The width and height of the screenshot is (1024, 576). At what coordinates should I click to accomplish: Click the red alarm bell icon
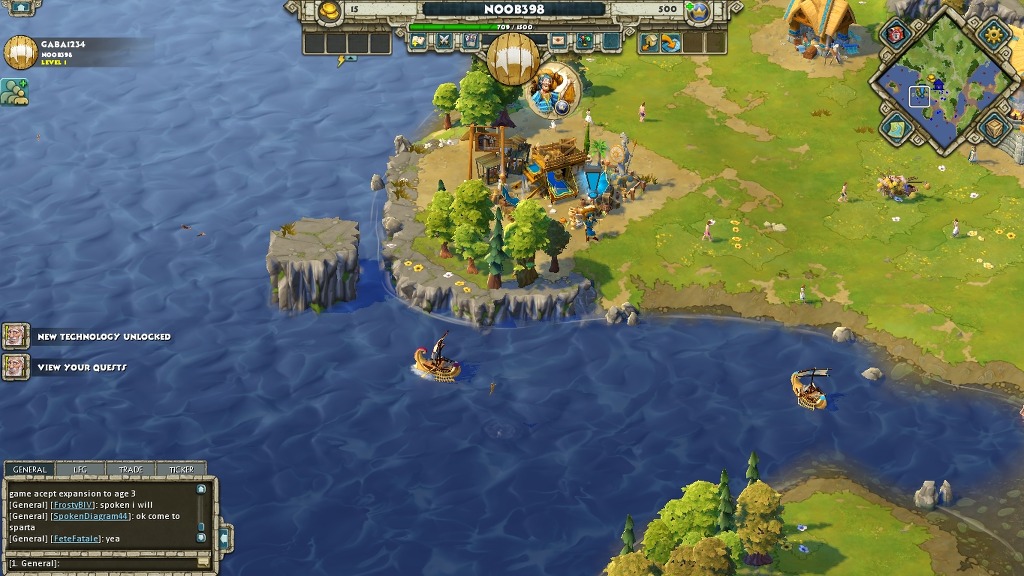pyautogui.click(x=894, y=35)
